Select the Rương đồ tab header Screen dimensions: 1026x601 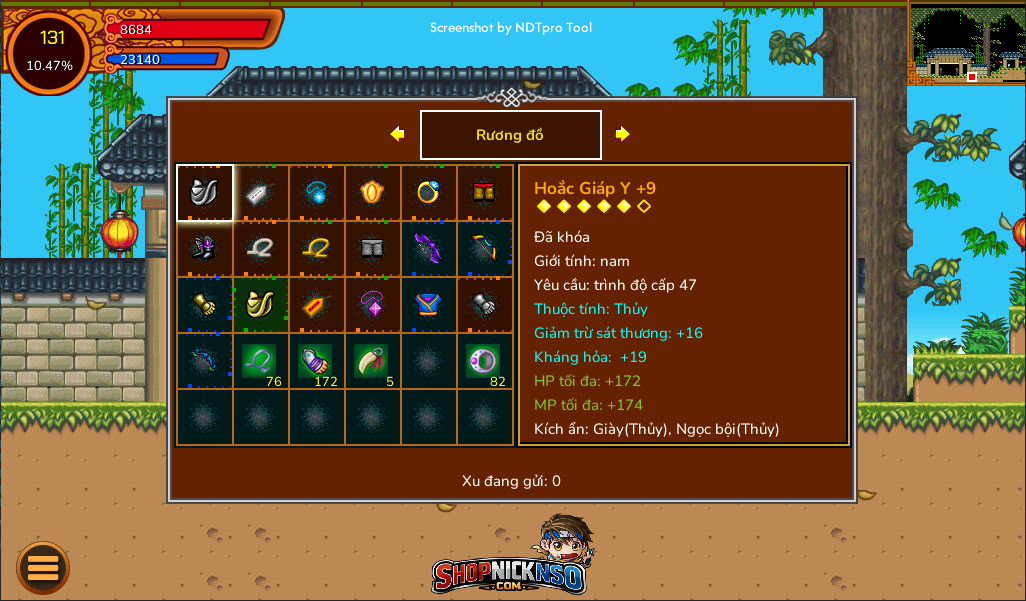click(x=510, y=135)
